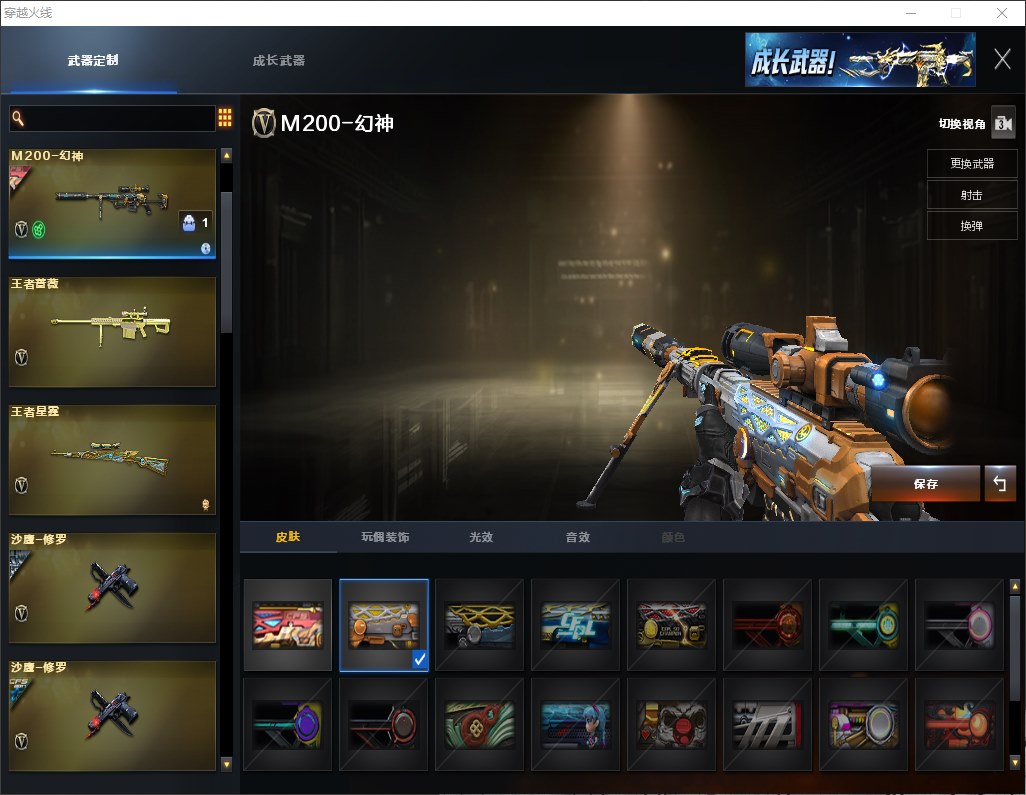Click the undo arrow beside 保存
1026x795 pixels.
click(999, 484)
